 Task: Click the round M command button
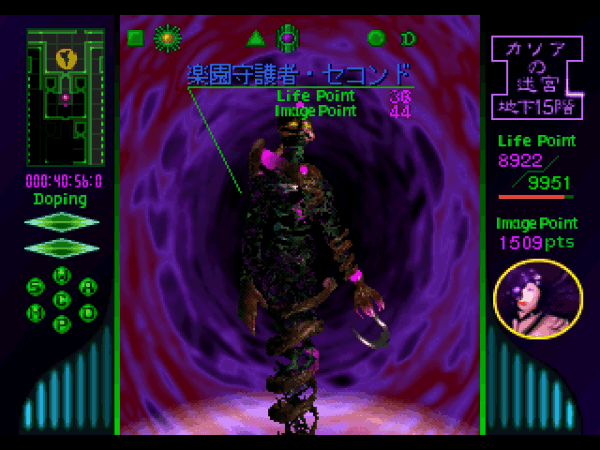click(36, 312)
